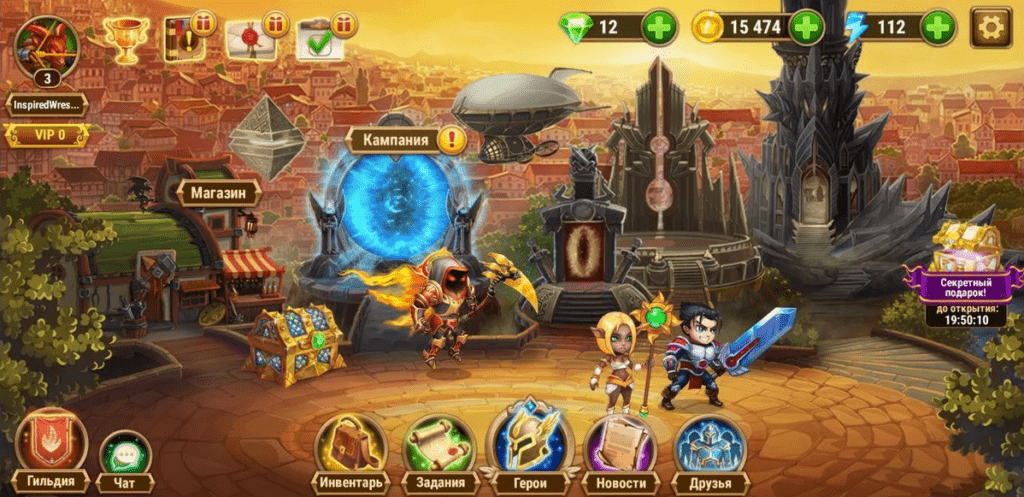
Task: Open the Магазин shop
Action: pyautogui.click(x=219, y=192)
